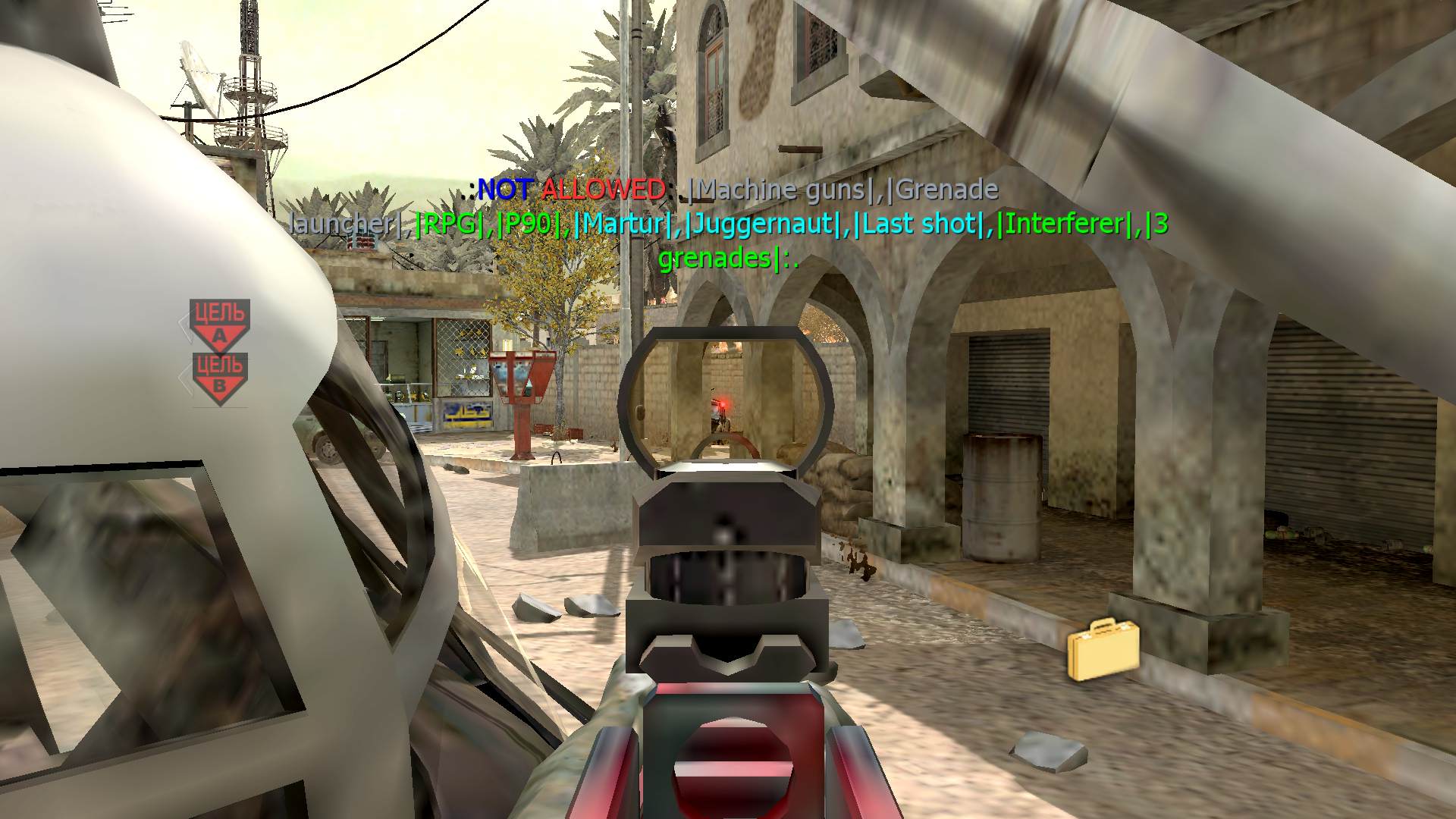Select the ЦЕЛЬ A objective marker
The height and width of the screenshot is (819, 1456).
coord(220,324)
